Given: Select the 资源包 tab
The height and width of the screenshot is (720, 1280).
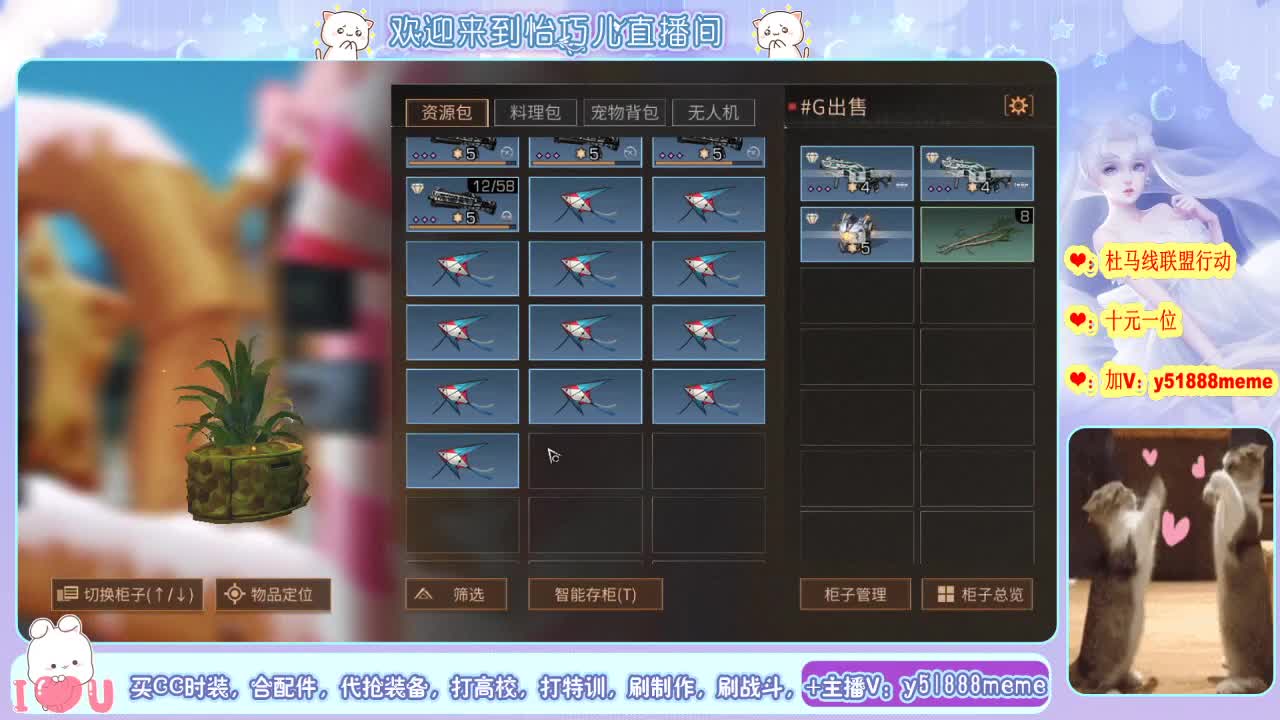Looking at the screenshot, I should pos(447,112).
